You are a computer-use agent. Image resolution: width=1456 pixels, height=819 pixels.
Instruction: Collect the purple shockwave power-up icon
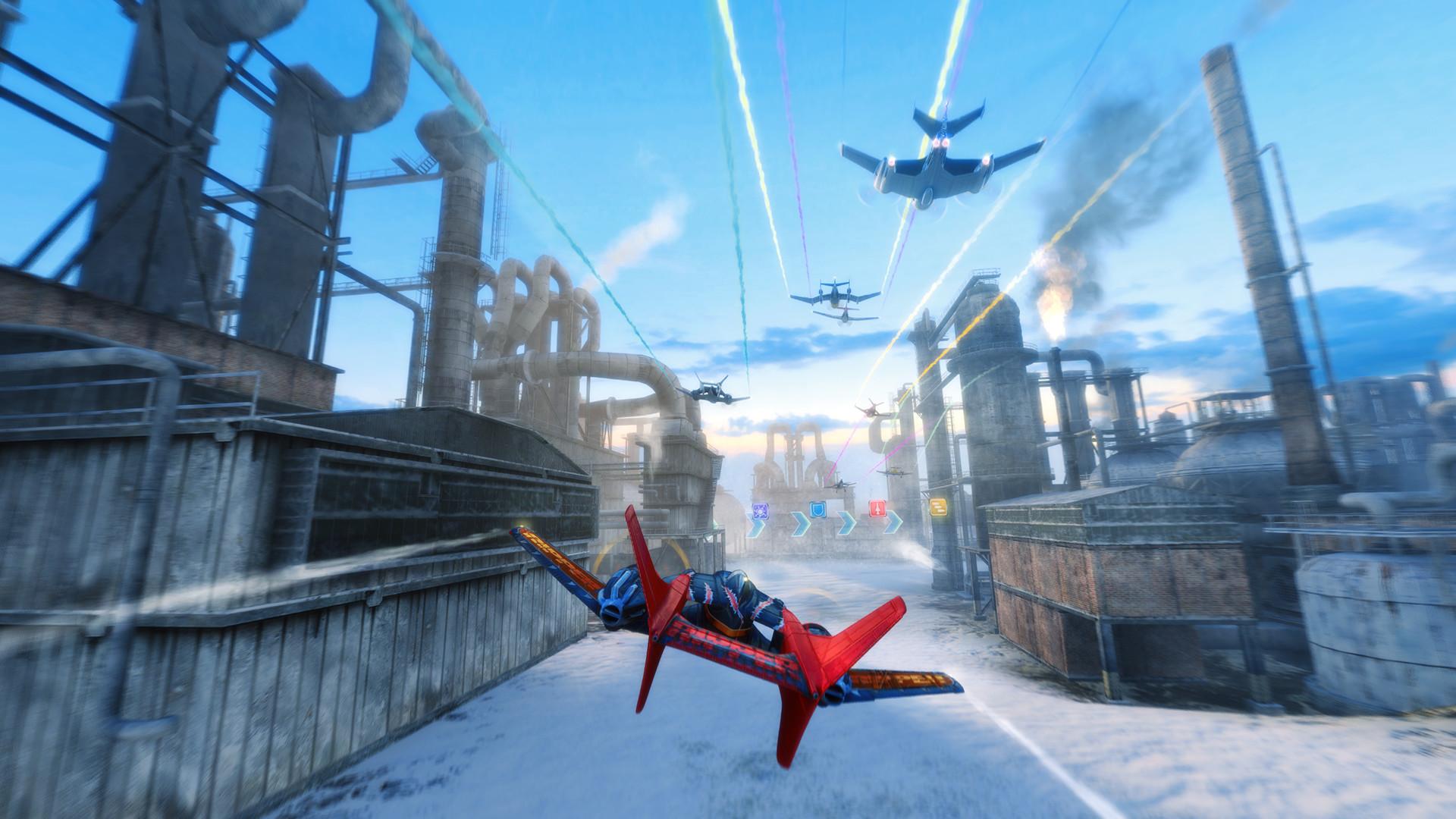click(x=761, y=512)
